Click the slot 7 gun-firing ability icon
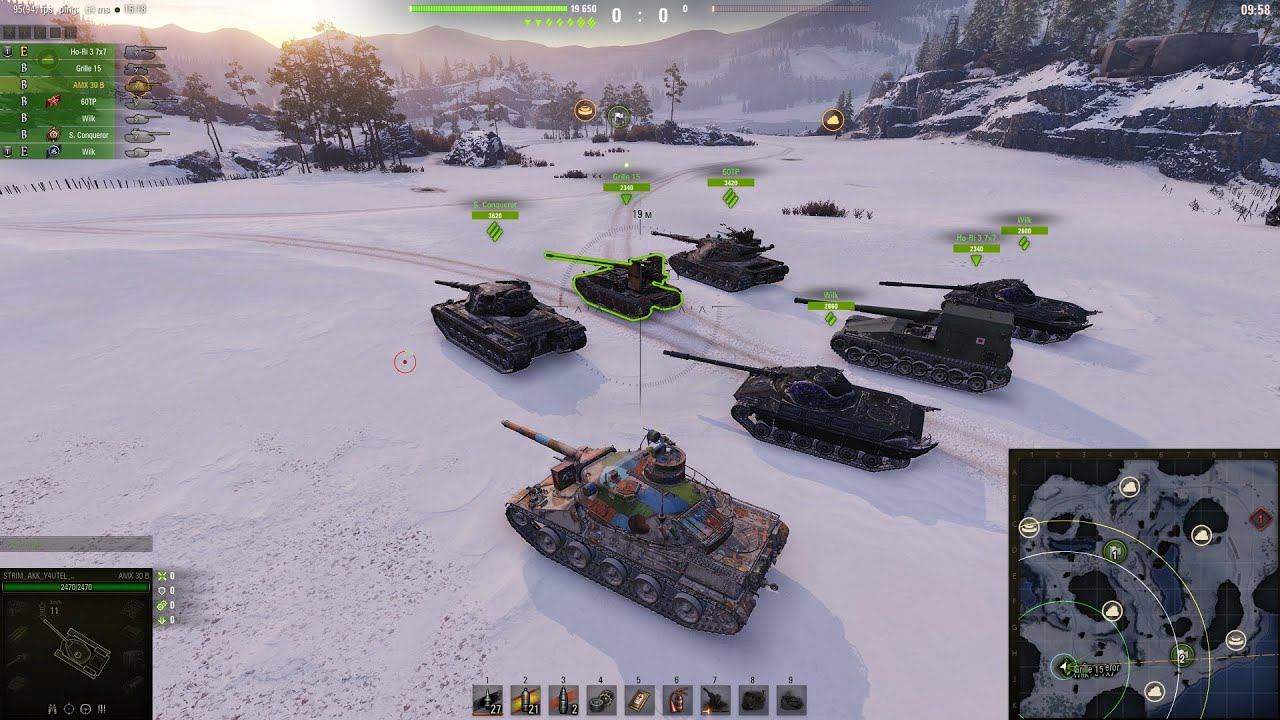Screen dimensions: 1280x720 tap(715, 700)
